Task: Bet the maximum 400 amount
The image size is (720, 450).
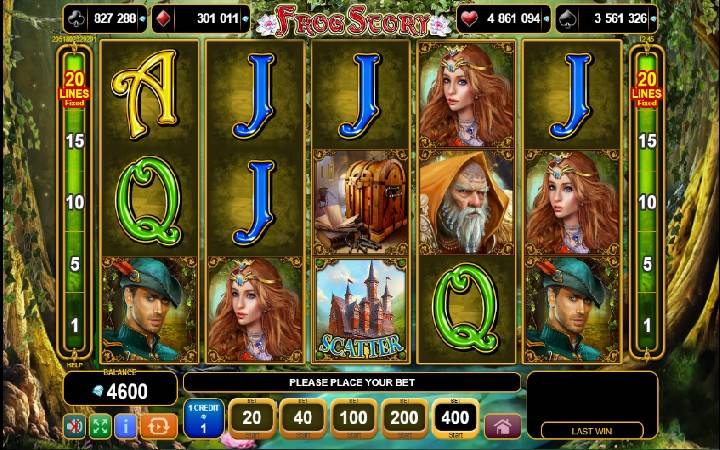Action: [457, 416]
